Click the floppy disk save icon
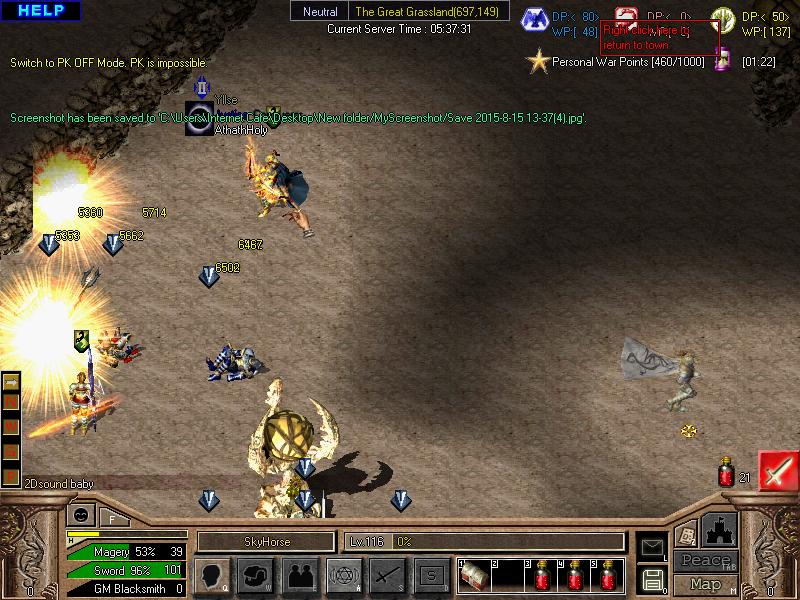 (652, 578)
